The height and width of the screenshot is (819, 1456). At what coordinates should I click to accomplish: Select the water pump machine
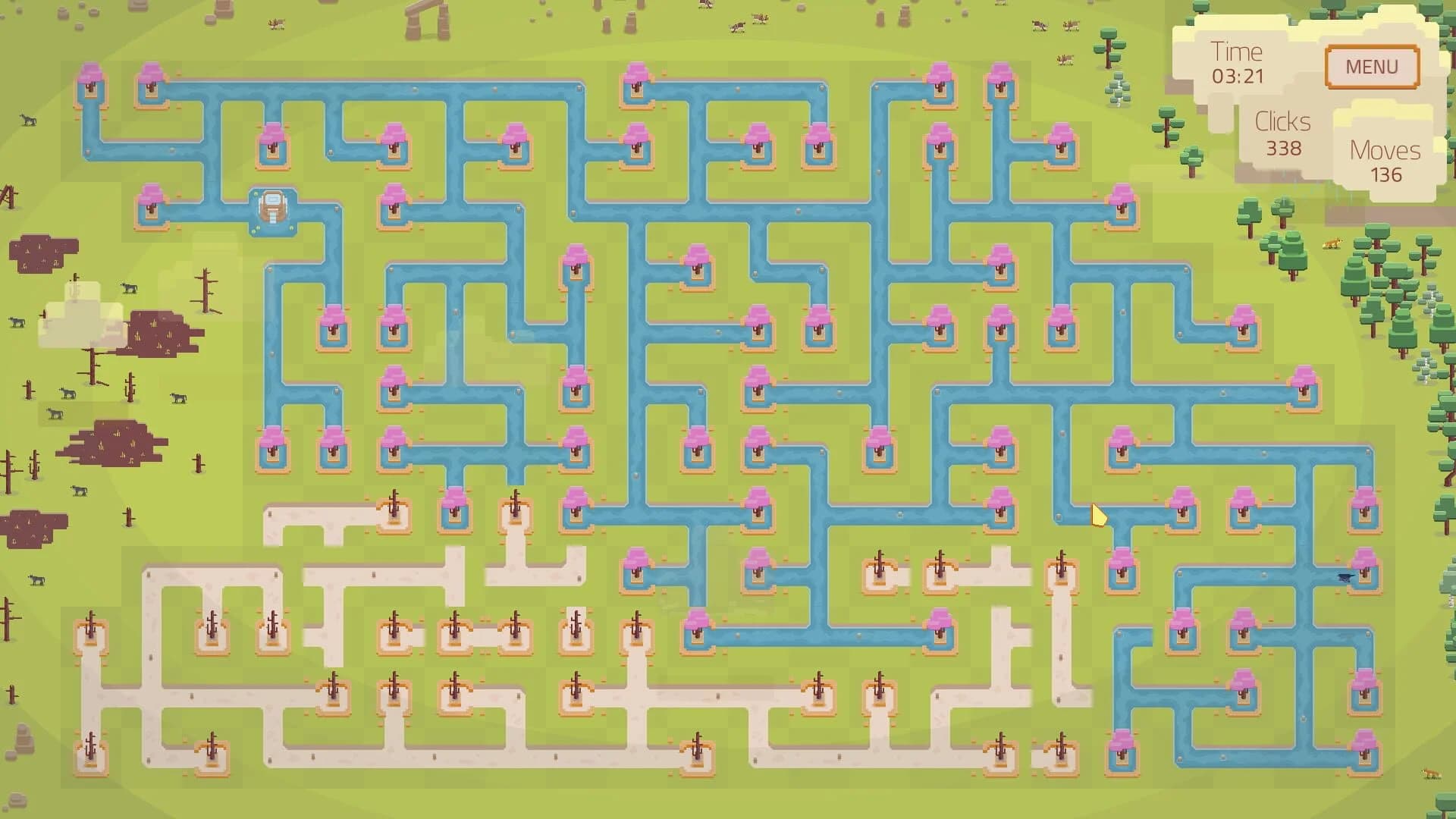[x=273, y=209]
